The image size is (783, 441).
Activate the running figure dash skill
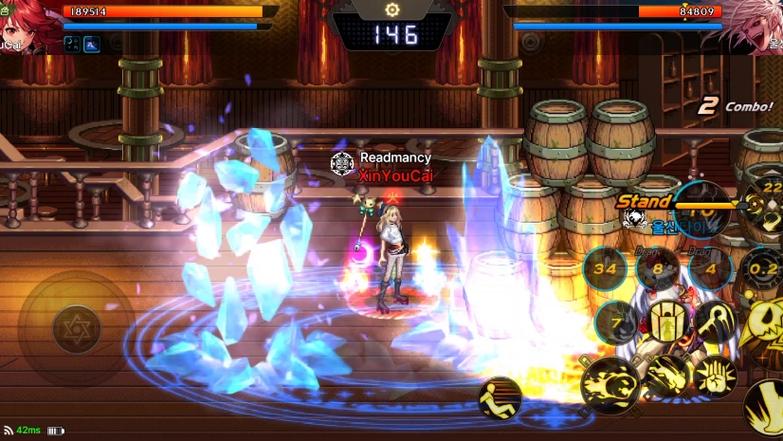[499, 397]
